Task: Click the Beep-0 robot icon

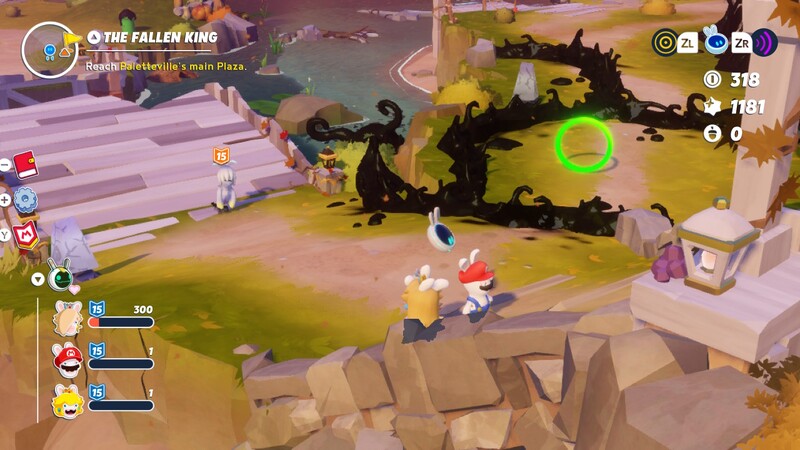Action: pyautogui.click(x=715, y=42)
